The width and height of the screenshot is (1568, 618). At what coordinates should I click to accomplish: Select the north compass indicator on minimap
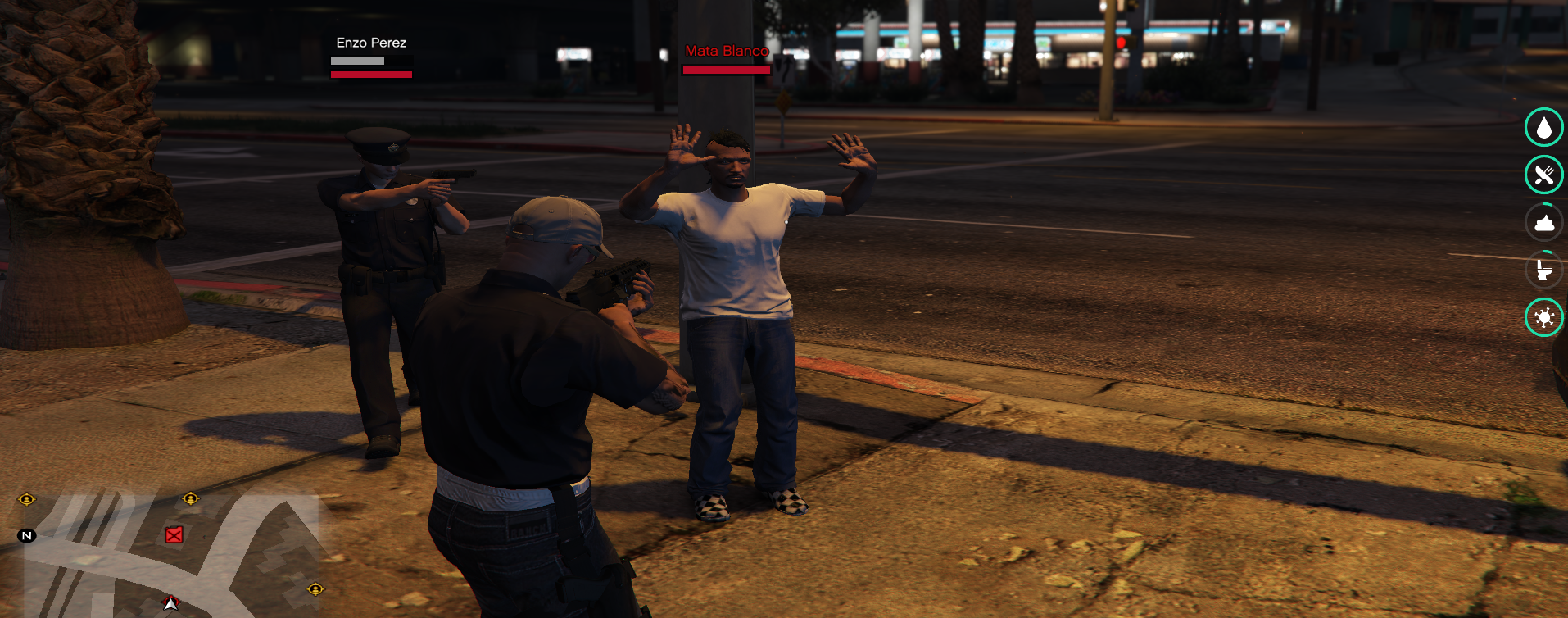(x=27, y=536)
